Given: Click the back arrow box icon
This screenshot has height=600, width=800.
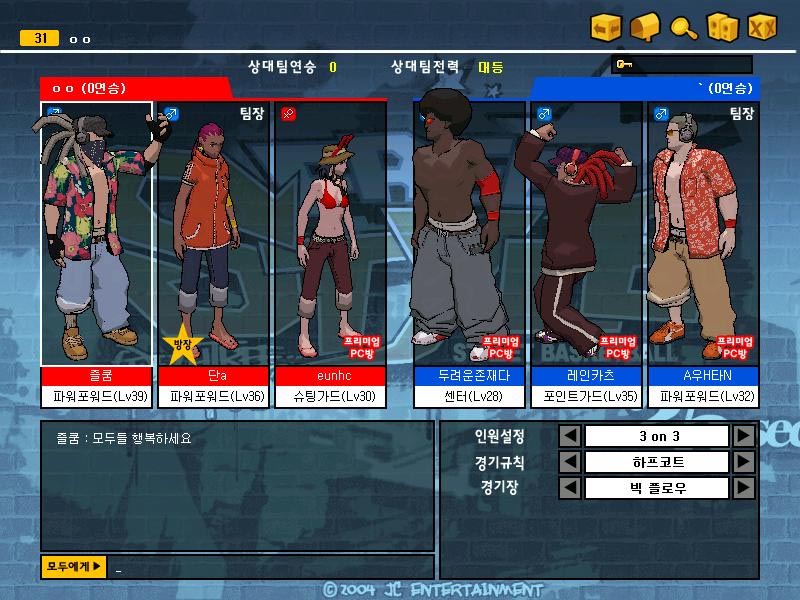Looking at the screenshot, I should [x=606, y=27].
